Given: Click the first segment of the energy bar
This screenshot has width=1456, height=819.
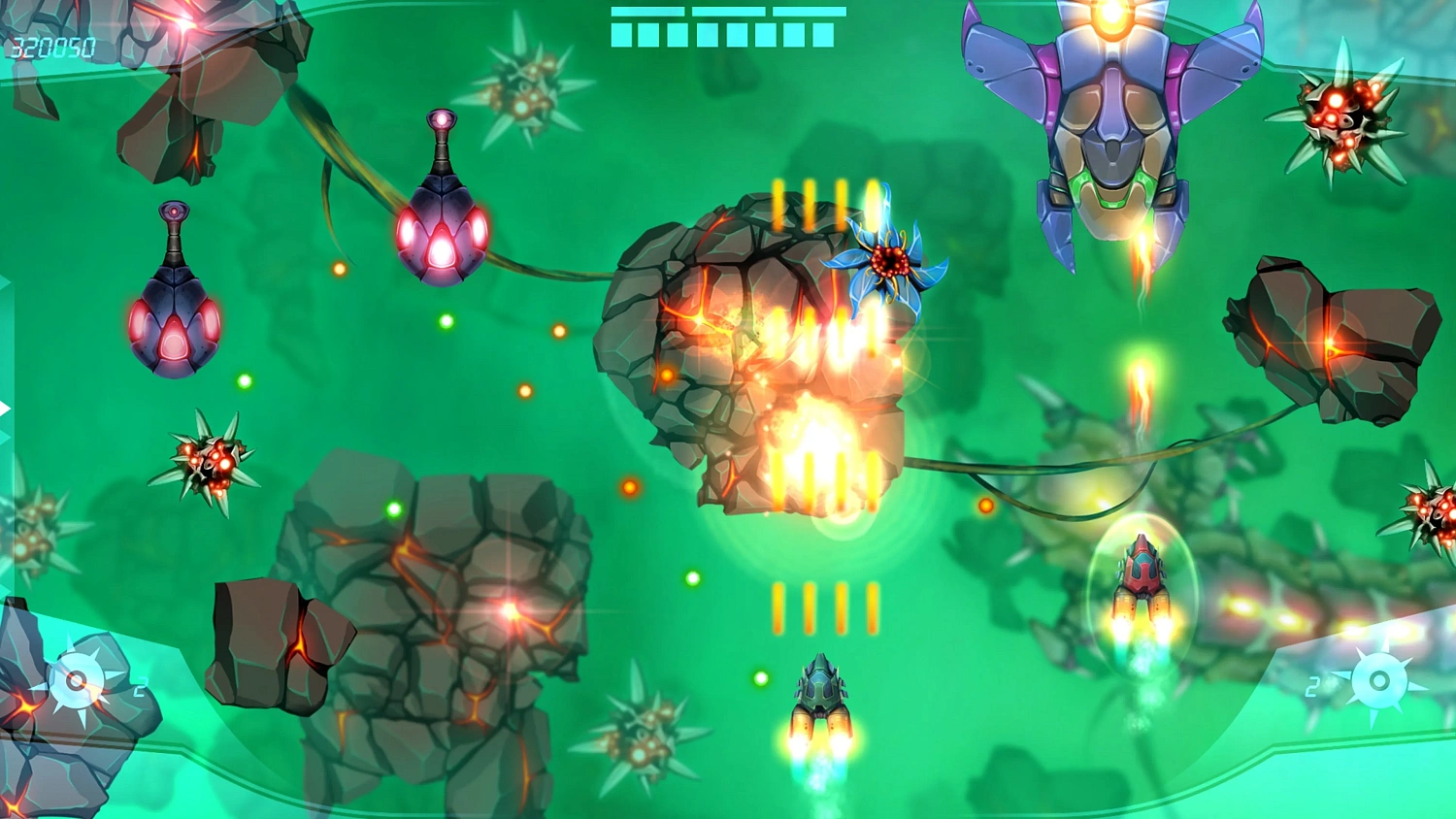Looking at the screenshot, I should 621,37.
